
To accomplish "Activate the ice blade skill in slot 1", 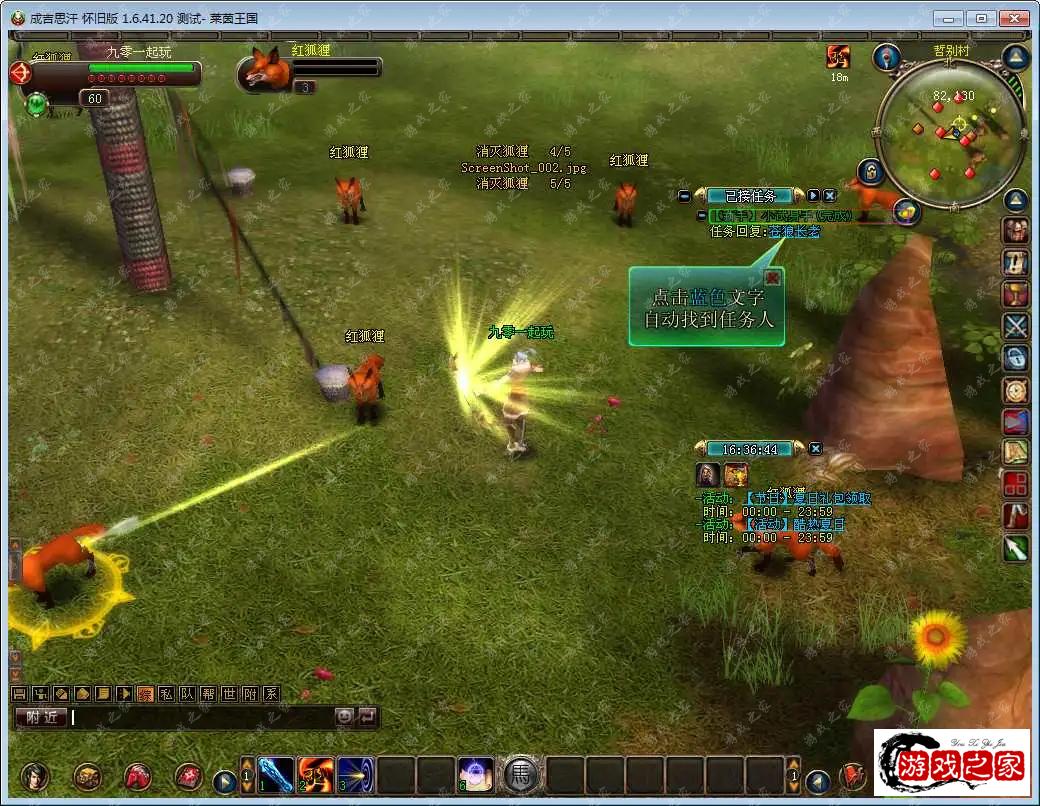I will (275, 775).
